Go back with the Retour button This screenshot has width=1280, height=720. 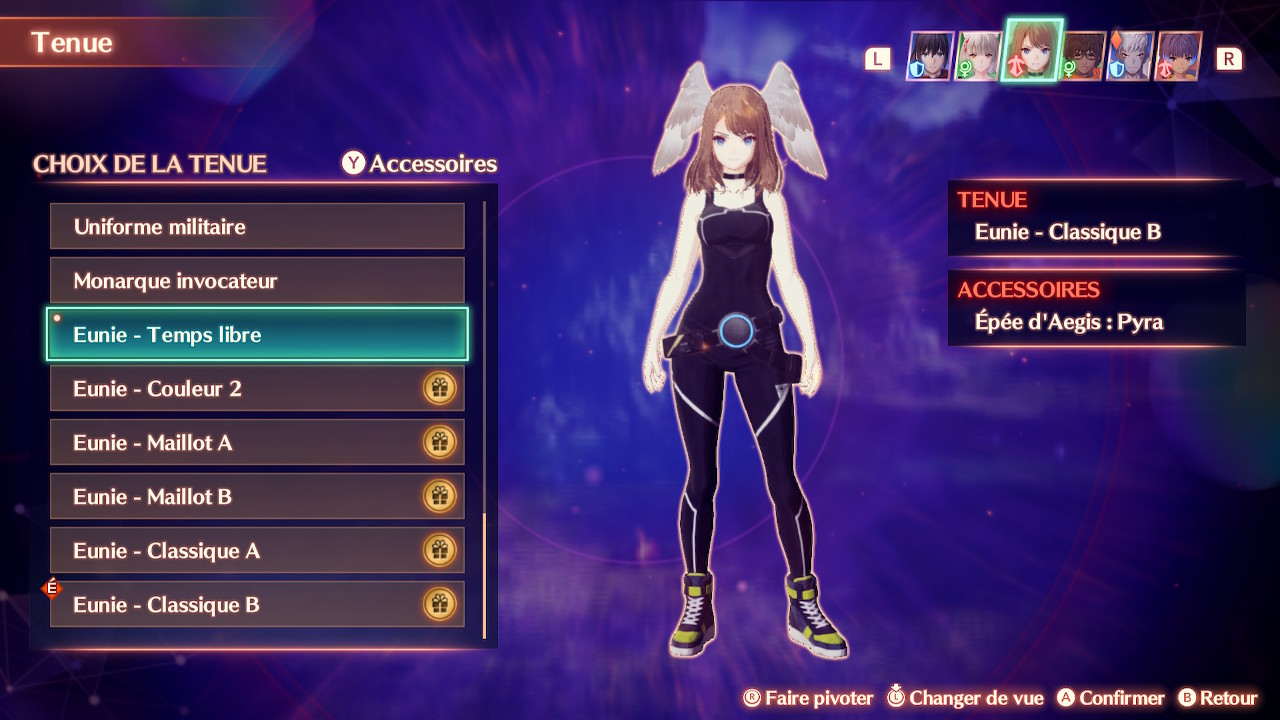(x=1217, y=698)
